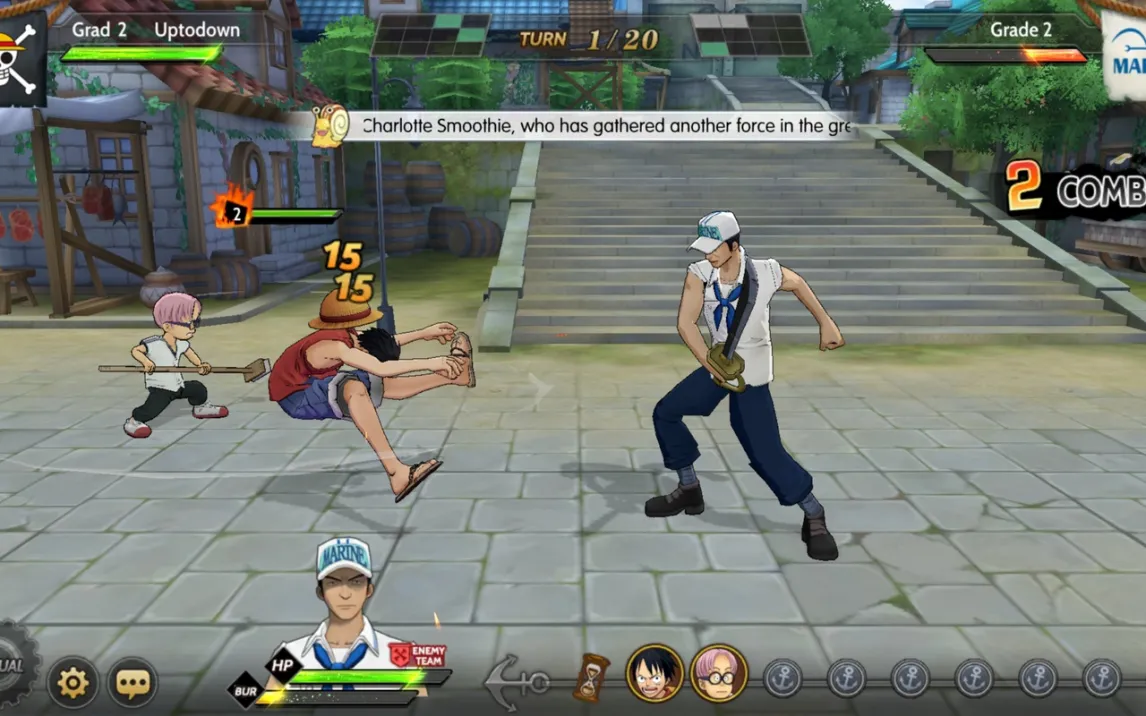Select Luffy's portrait in the turn order

coord(654,673)
